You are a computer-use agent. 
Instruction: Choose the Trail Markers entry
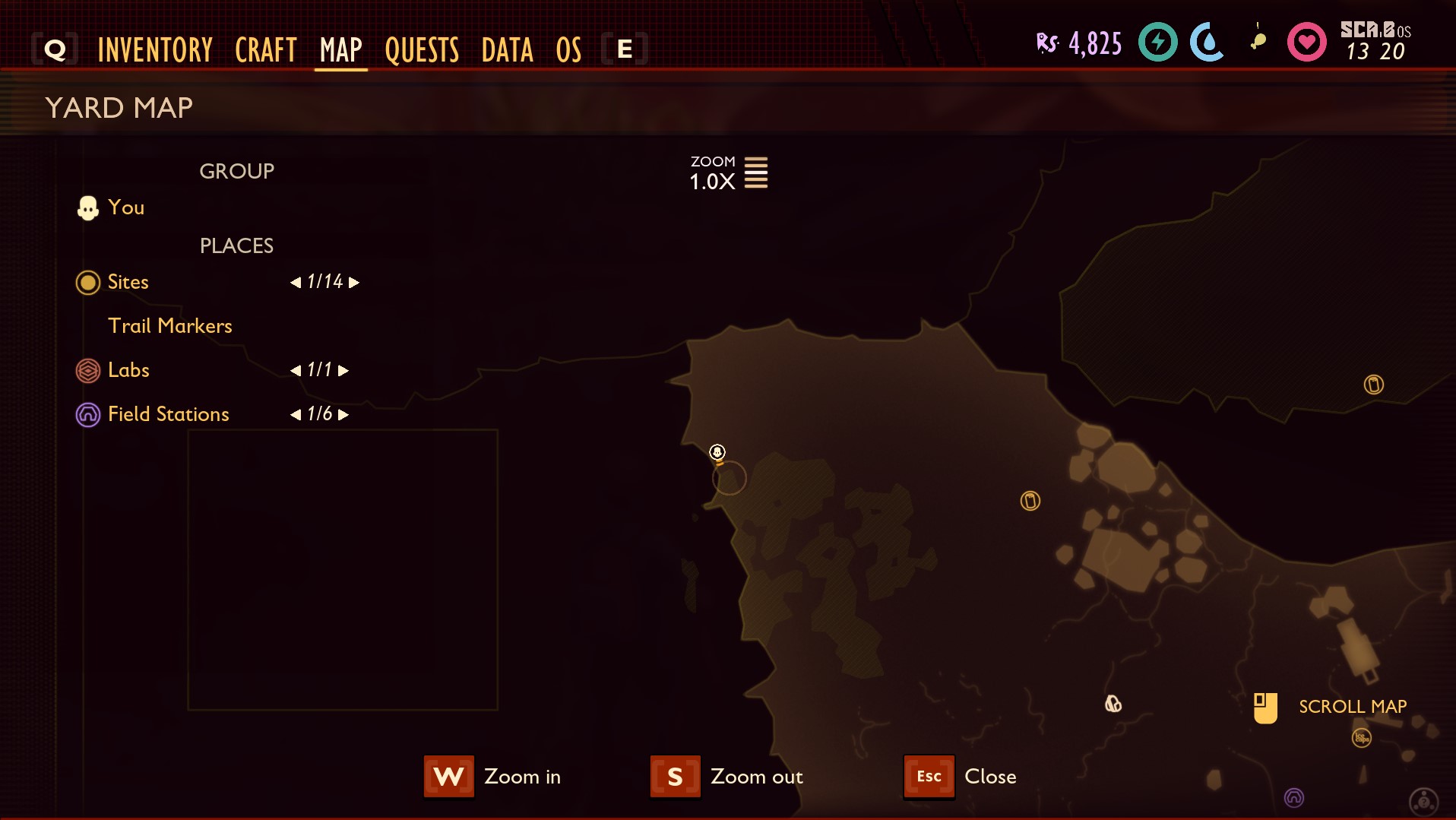(170, 326)
